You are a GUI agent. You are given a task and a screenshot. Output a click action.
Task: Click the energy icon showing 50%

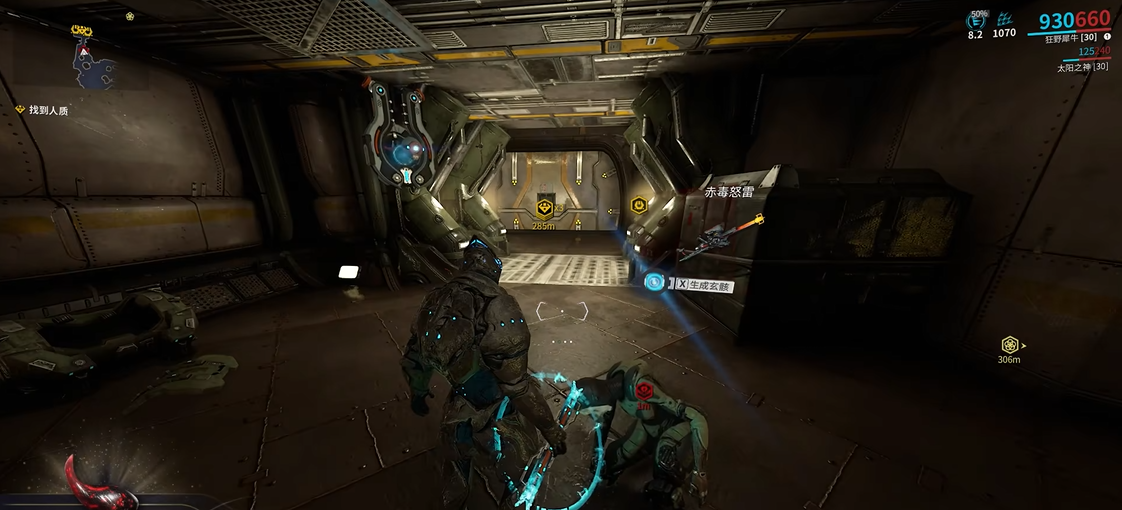click(x=975, y=19)
